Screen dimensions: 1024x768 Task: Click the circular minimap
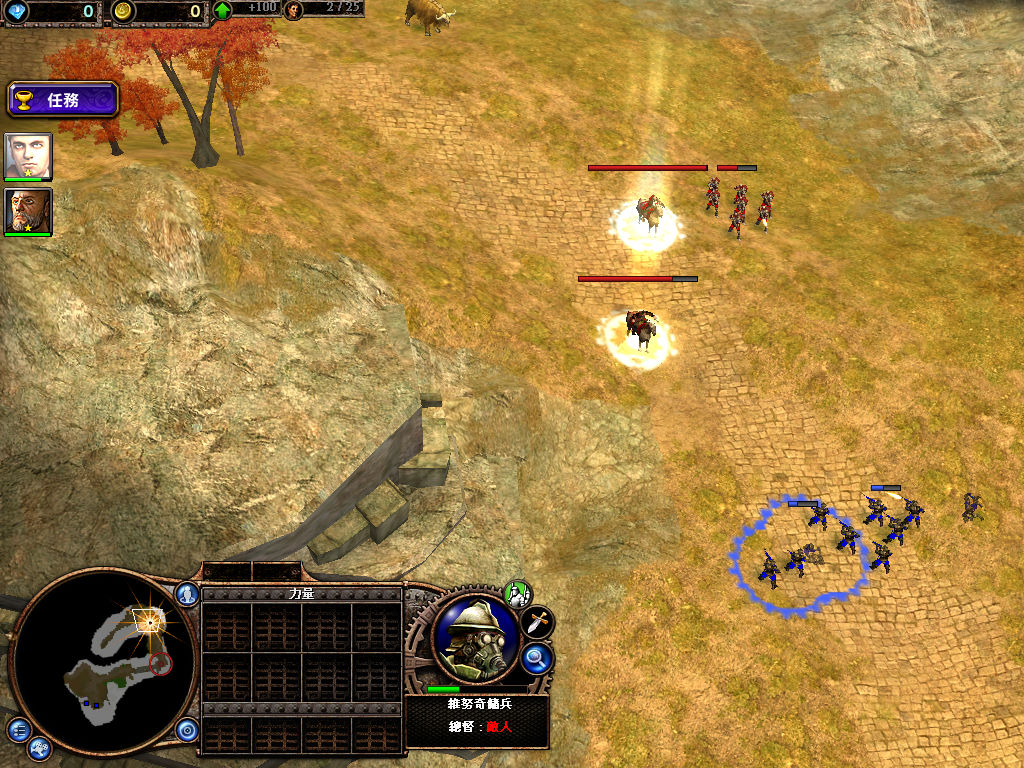[98, 664]
